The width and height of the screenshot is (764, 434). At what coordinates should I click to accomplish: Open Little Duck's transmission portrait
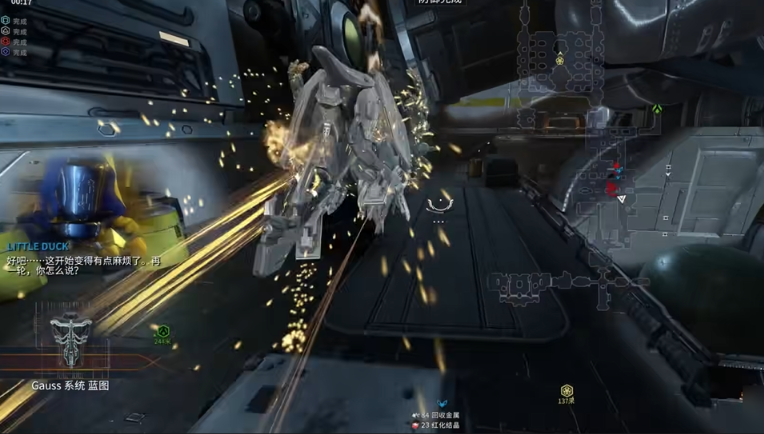79,201
